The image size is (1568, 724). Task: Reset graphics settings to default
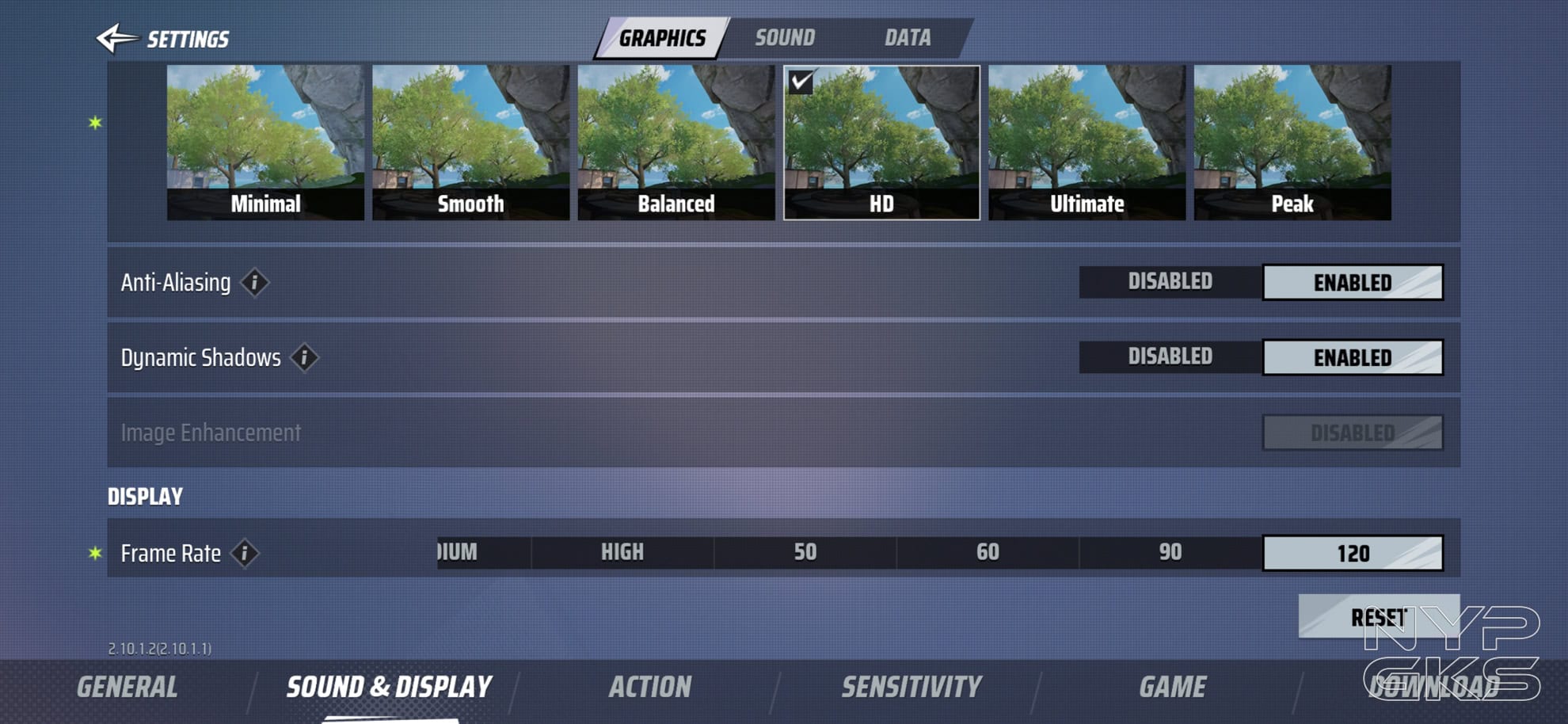pos(1378,616)
